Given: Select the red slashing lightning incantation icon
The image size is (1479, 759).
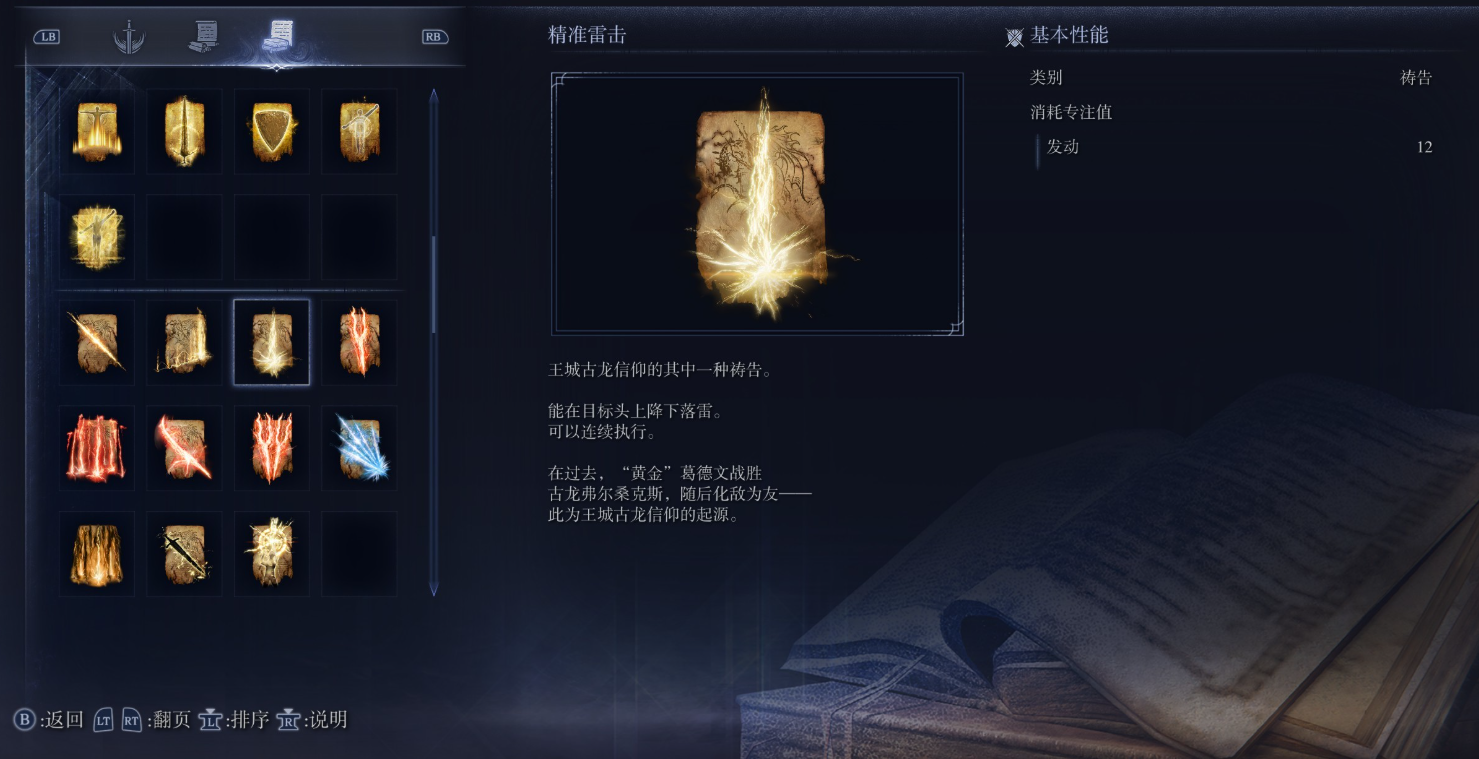Looking at the screenshot, I should pyautogui.click(x=184, y=447).
